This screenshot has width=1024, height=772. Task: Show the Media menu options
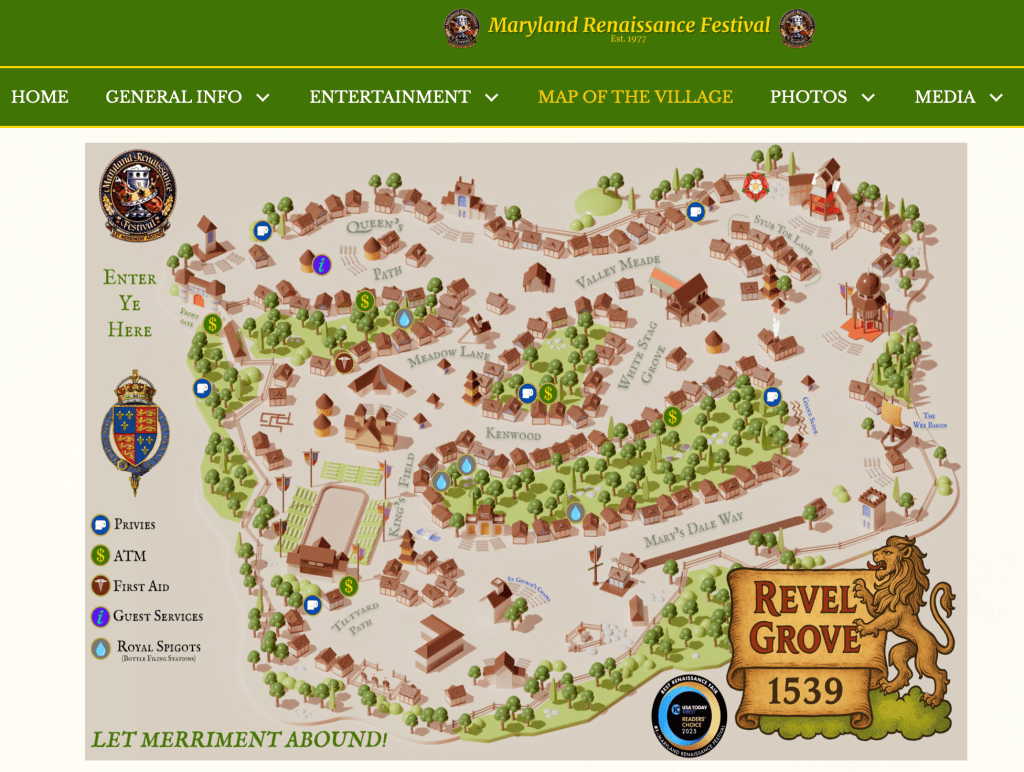point(958,97)
